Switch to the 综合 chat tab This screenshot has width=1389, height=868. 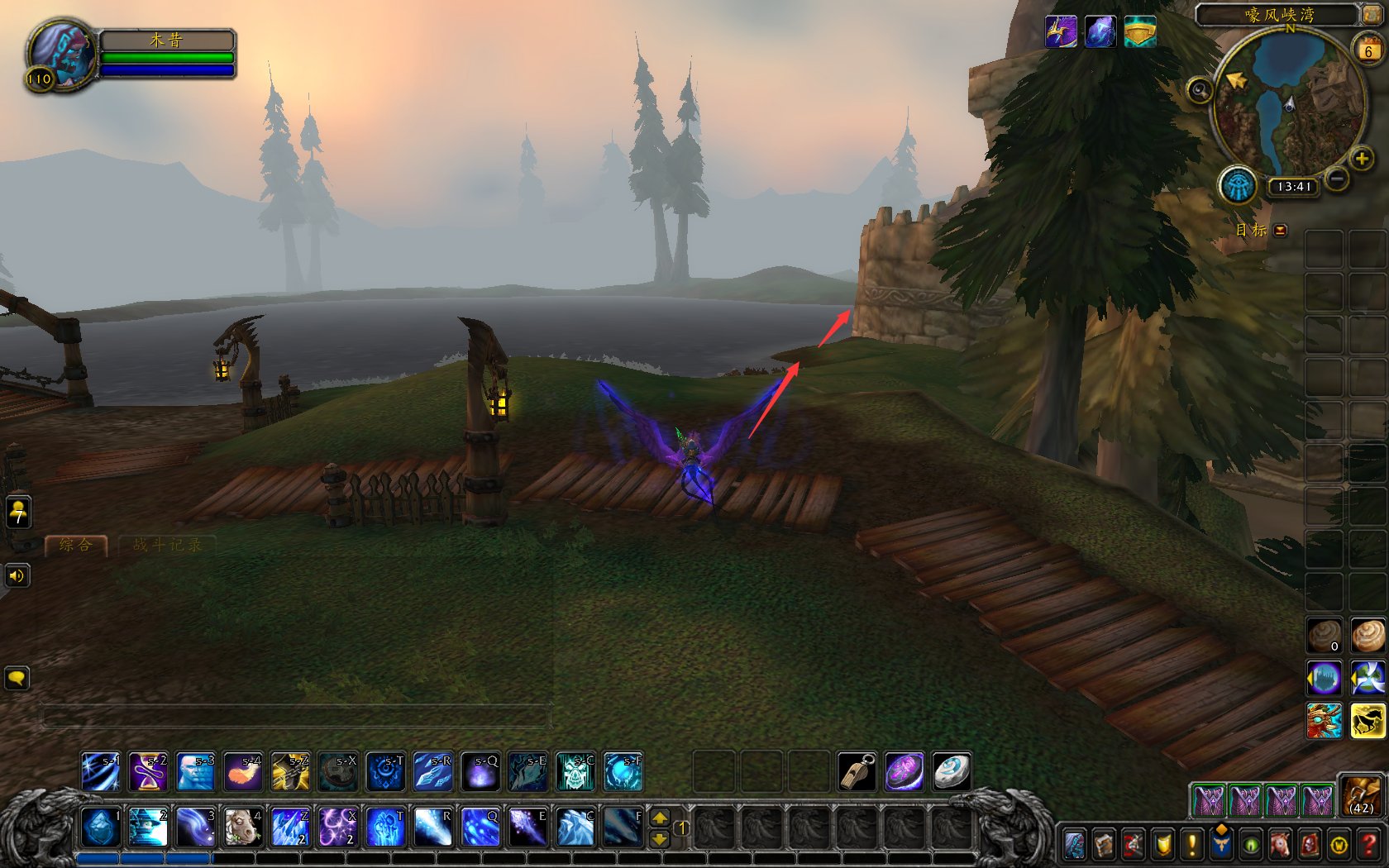pyautogui.click(x=75, y=545)
